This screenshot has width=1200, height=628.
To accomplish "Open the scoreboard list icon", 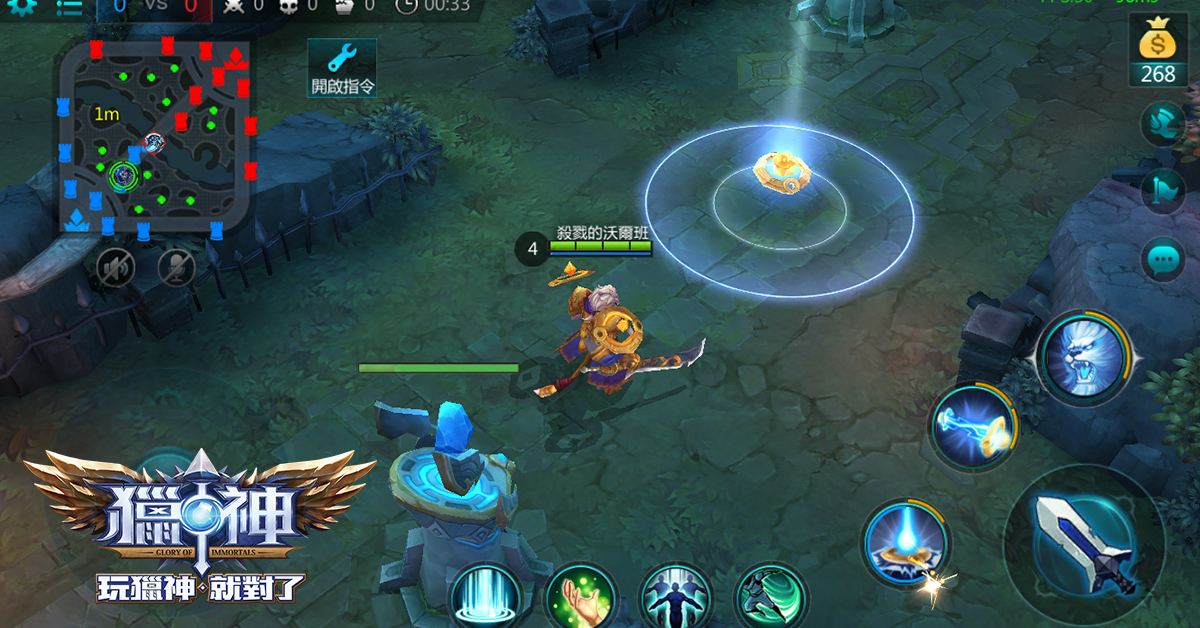I will click(x=69, y=7).
